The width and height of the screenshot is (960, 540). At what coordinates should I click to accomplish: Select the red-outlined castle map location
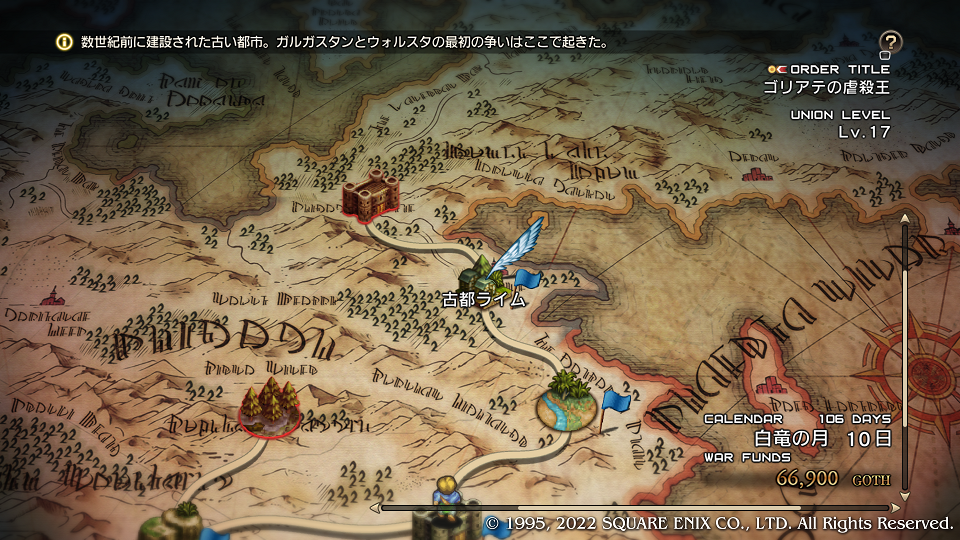coord(369,196)
